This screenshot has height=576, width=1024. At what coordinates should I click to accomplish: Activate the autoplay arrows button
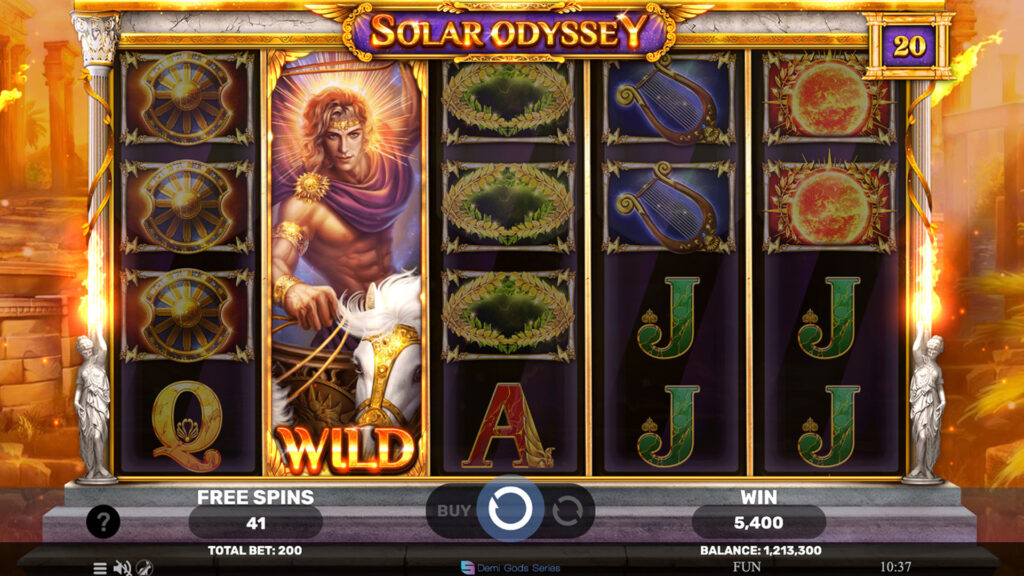[567, 511]
